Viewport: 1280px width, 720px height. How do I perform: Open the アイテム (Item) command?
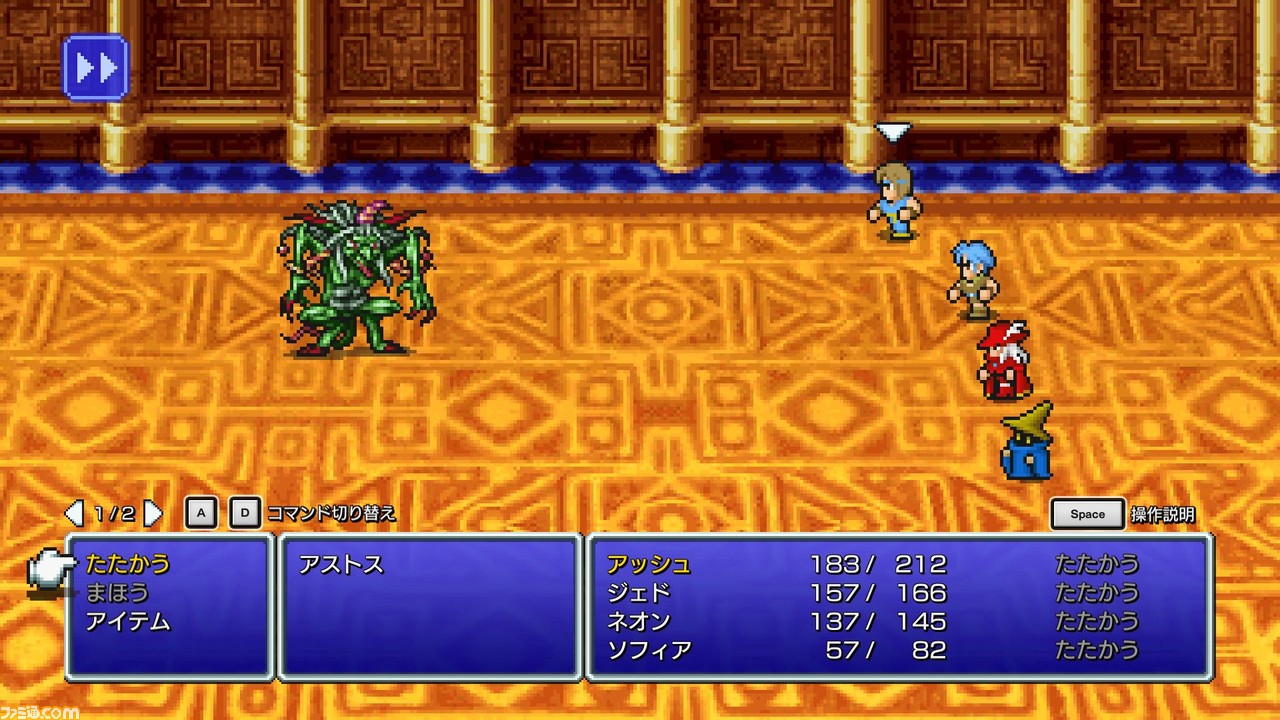pyautogui.click(x=128, y=622)
